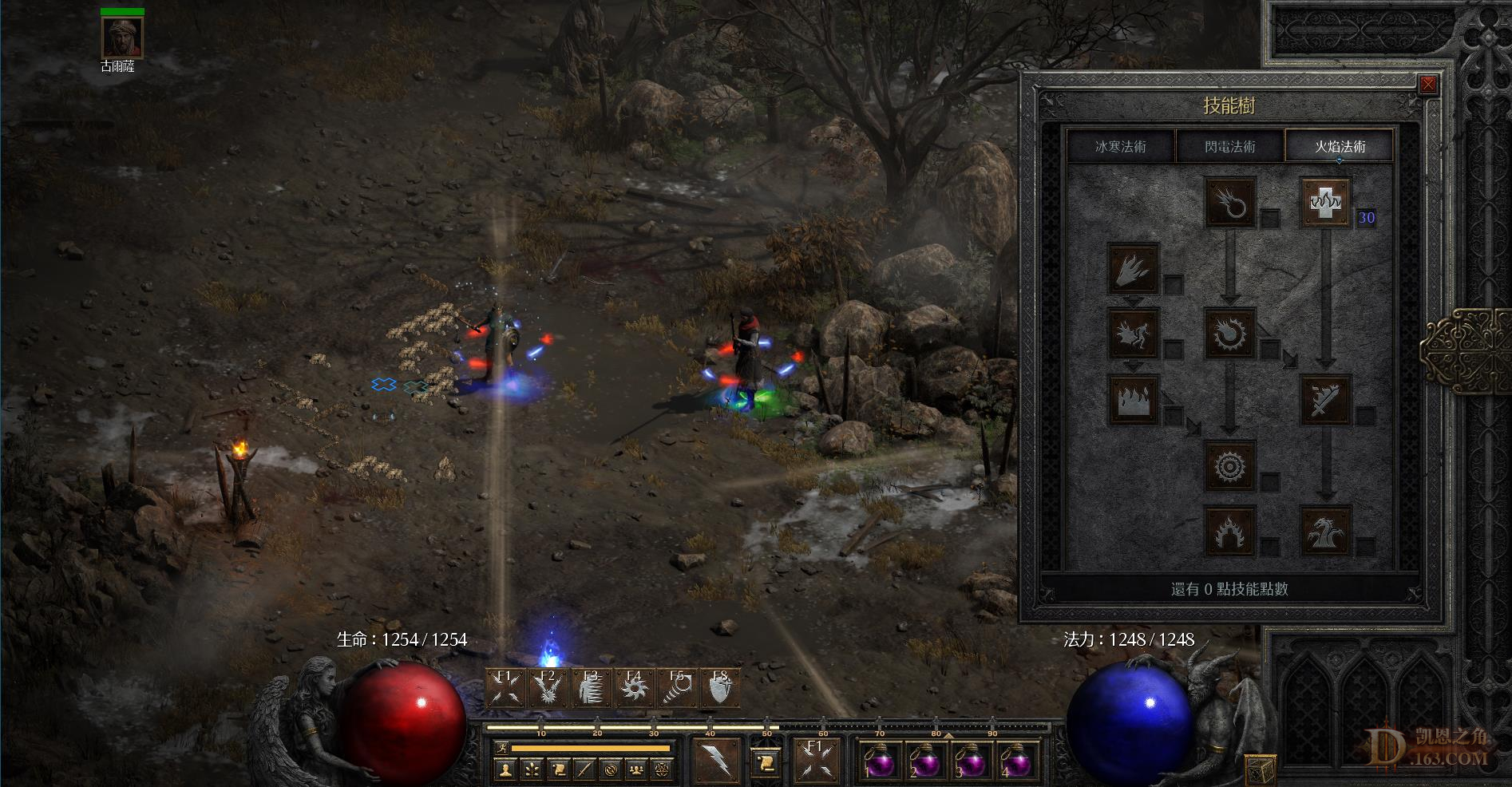Select the Enchant flaming sword skill icon

pos(1326,399)
